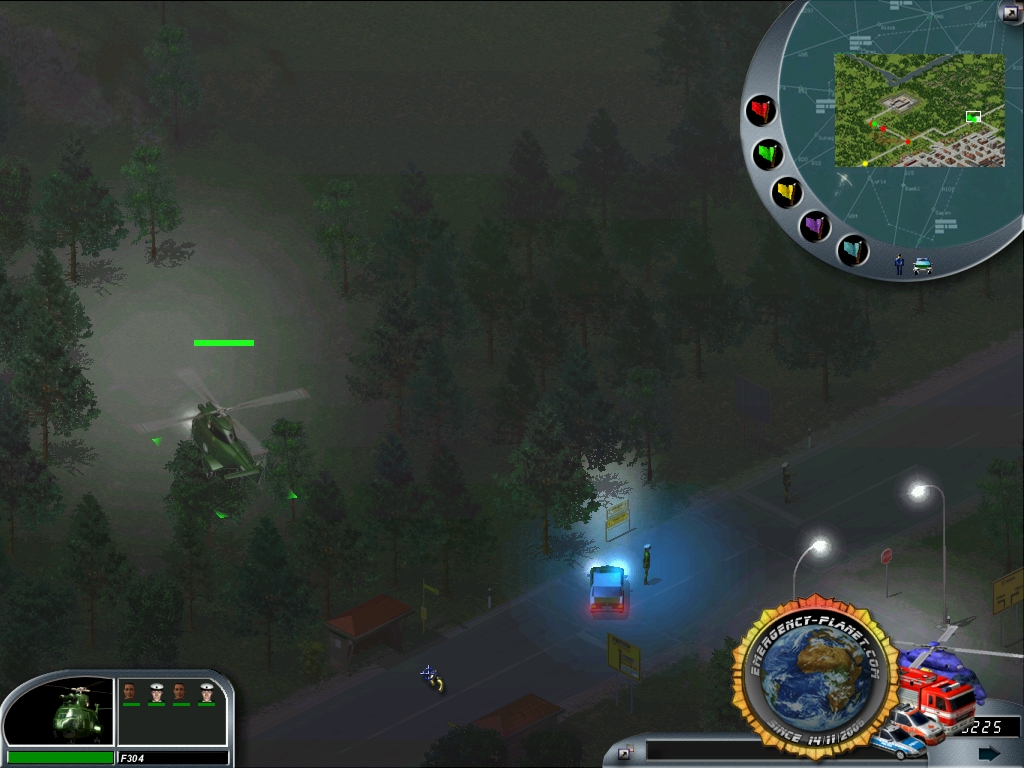
Task: Toggle the bottom message bar arrow button
Action: pyautogui.click(x=626, y=753)
